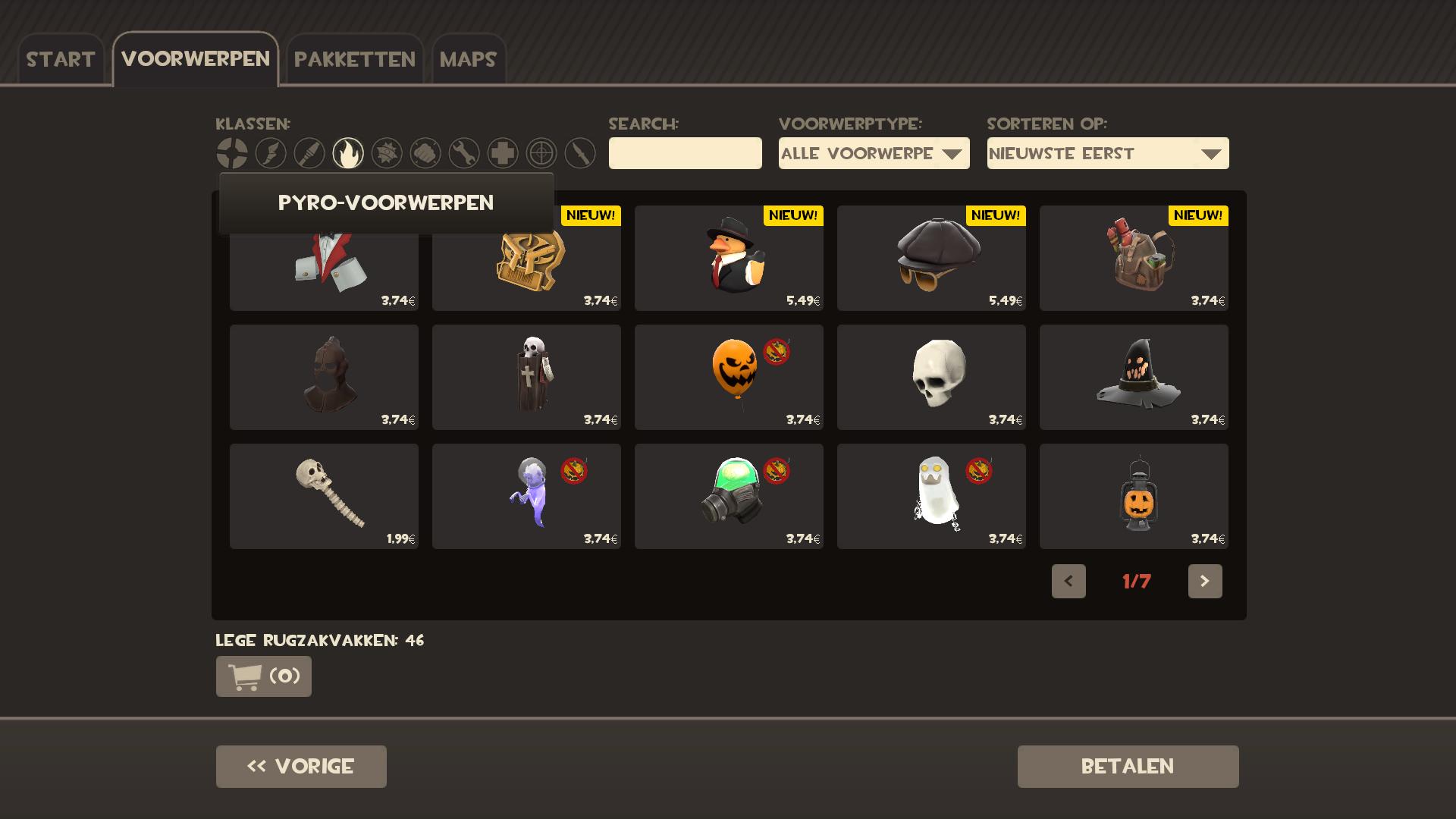1456x819 pixels.
Task: Switch to the Start tab
Action: tap(61, 59)
